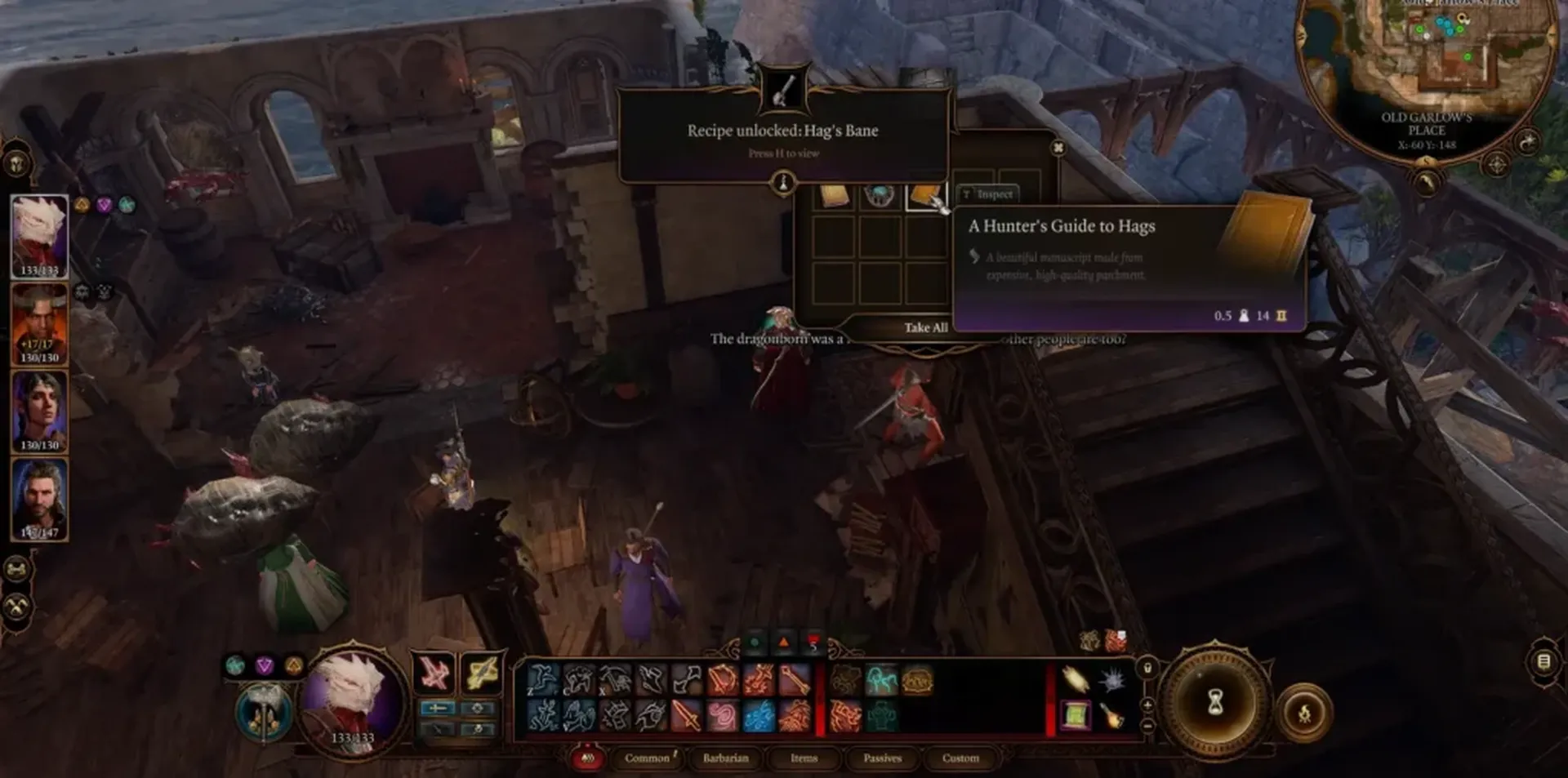Screen dimensions: 1568x778
Task: Activate the hourglass turn-based mode icon
Action: tap(1215, 703)
